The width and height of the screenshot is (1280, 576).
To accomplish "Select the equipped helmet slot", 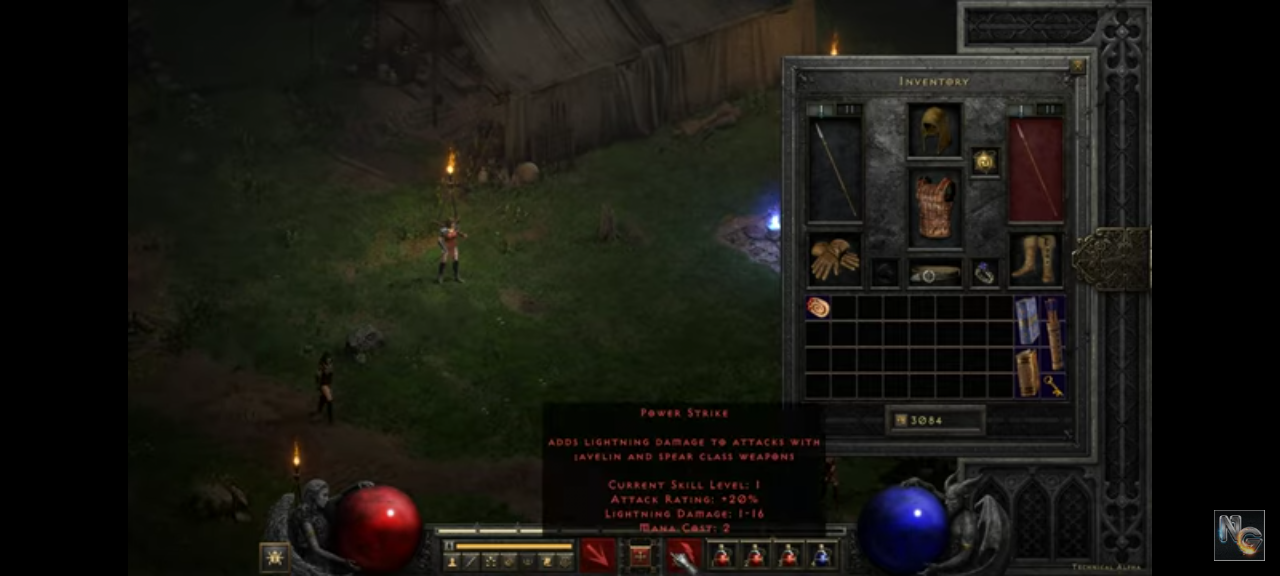I will [x=935, y=130].
